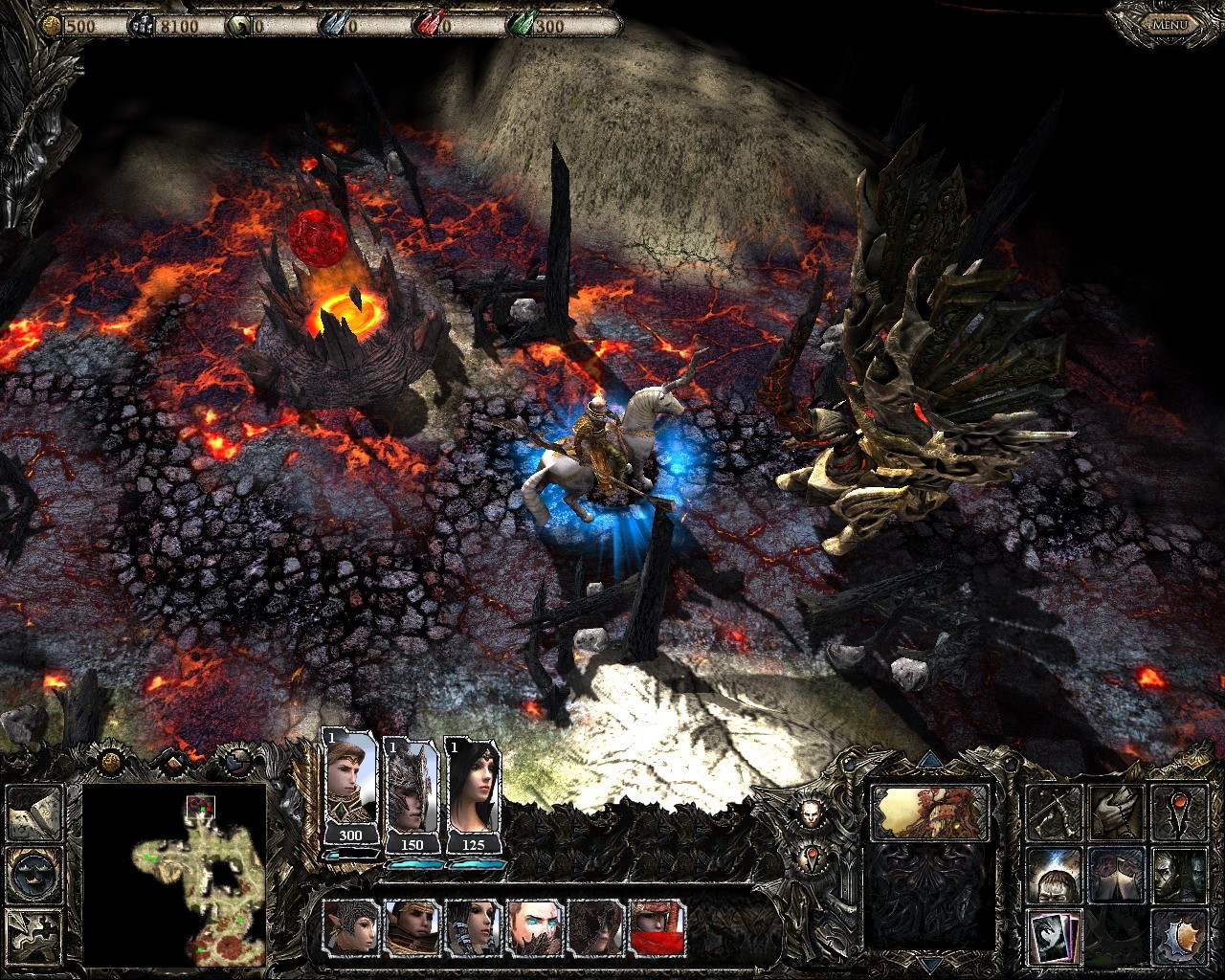Choose the glowing blue-eyed unit portrait
Screen dimensions: 1225x980
(534, 928)
